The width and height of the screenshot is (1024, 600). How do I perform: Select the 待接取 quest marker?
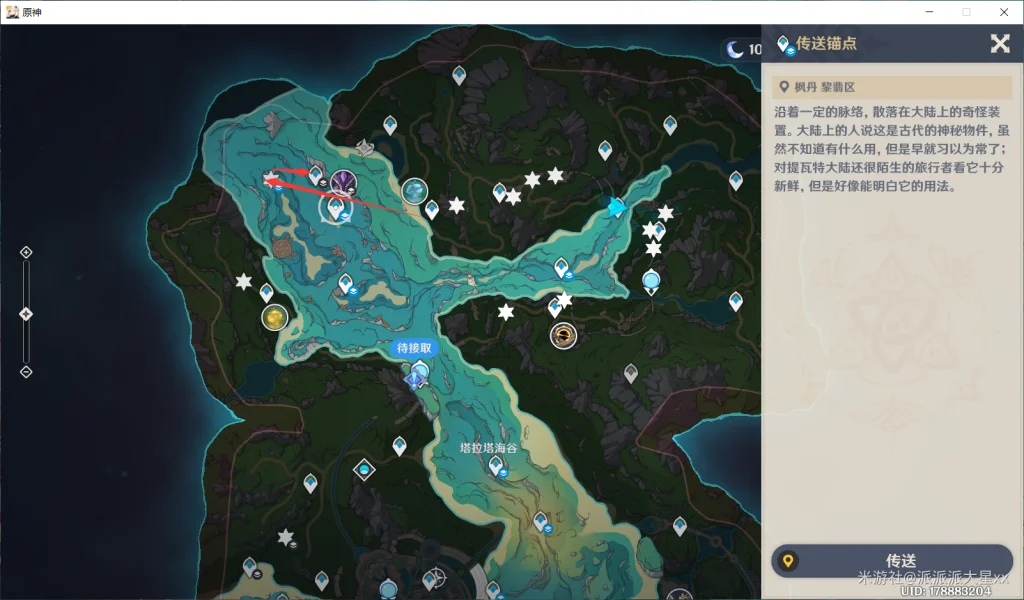click(x=415, y=349)
